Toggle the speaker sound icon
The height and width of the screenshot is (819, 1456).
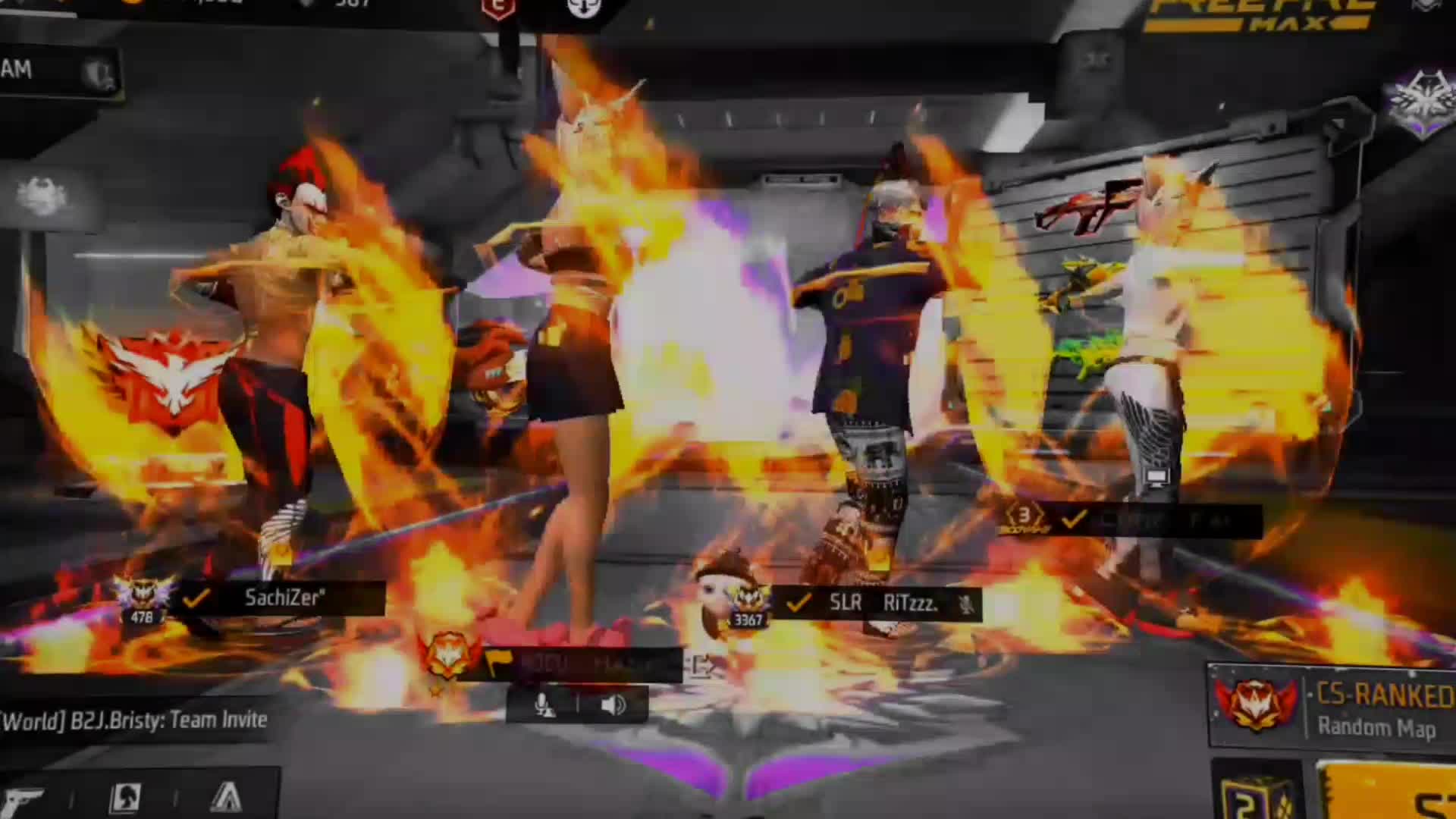(x=613, y=705)
